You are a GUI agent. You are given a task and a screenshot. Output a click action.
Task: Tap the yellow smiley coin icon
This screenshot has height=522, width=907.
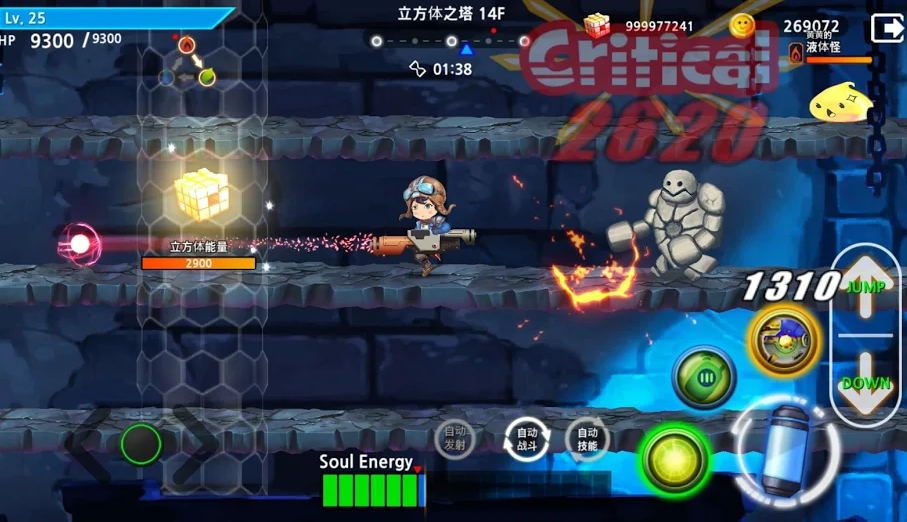point(742,26)
